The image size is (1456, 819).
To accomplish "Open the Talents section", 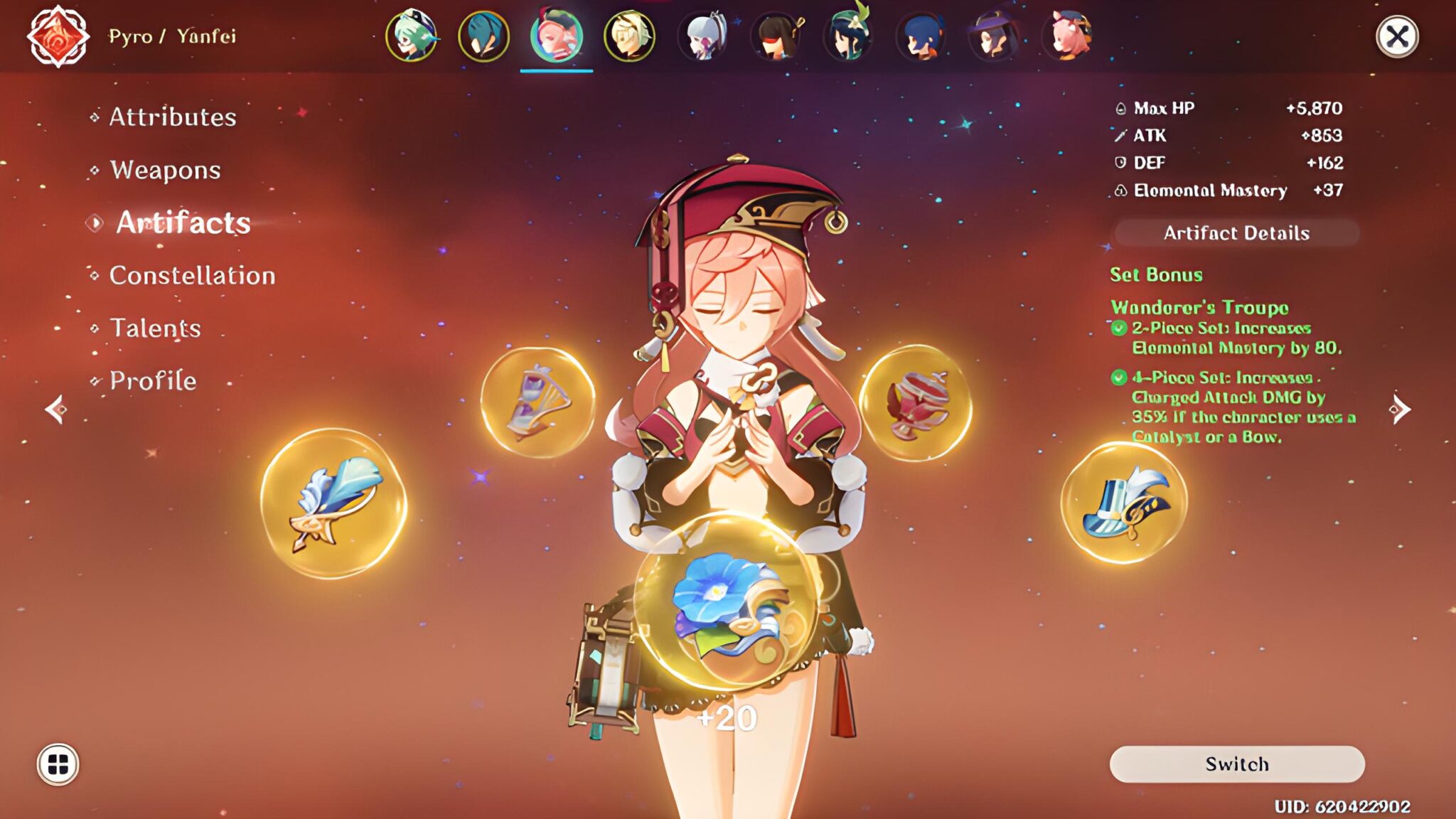I will pos(155,328).
